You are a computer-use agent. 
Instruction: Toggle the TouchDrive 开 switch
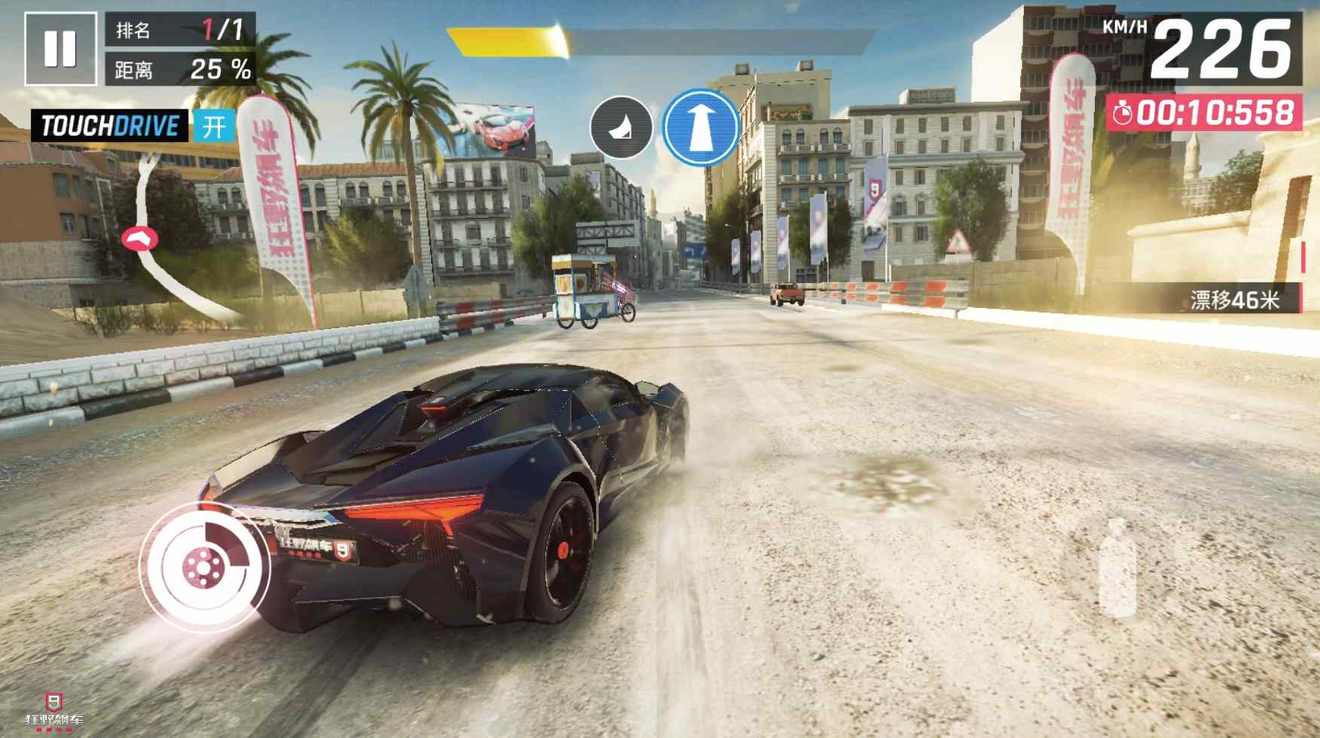pyautogui.click(x=214, y=126)
